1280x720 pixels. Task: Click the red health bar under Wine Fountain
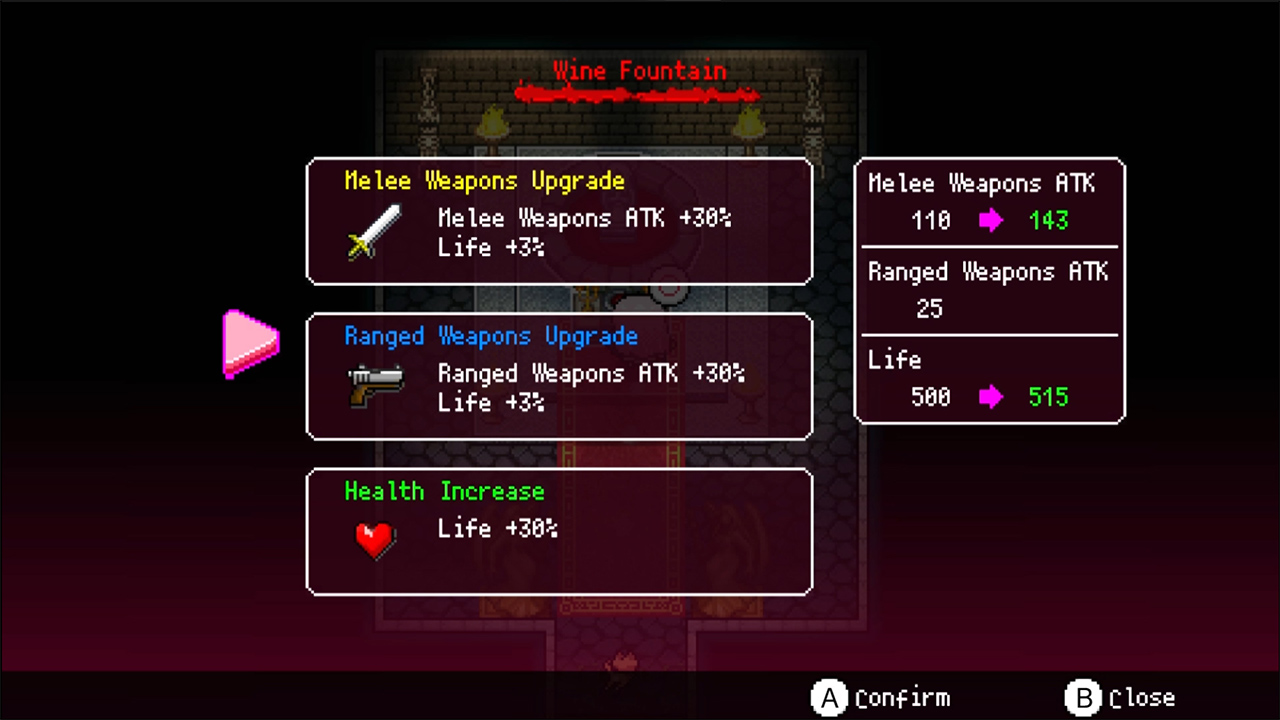[x=637, y=95]
